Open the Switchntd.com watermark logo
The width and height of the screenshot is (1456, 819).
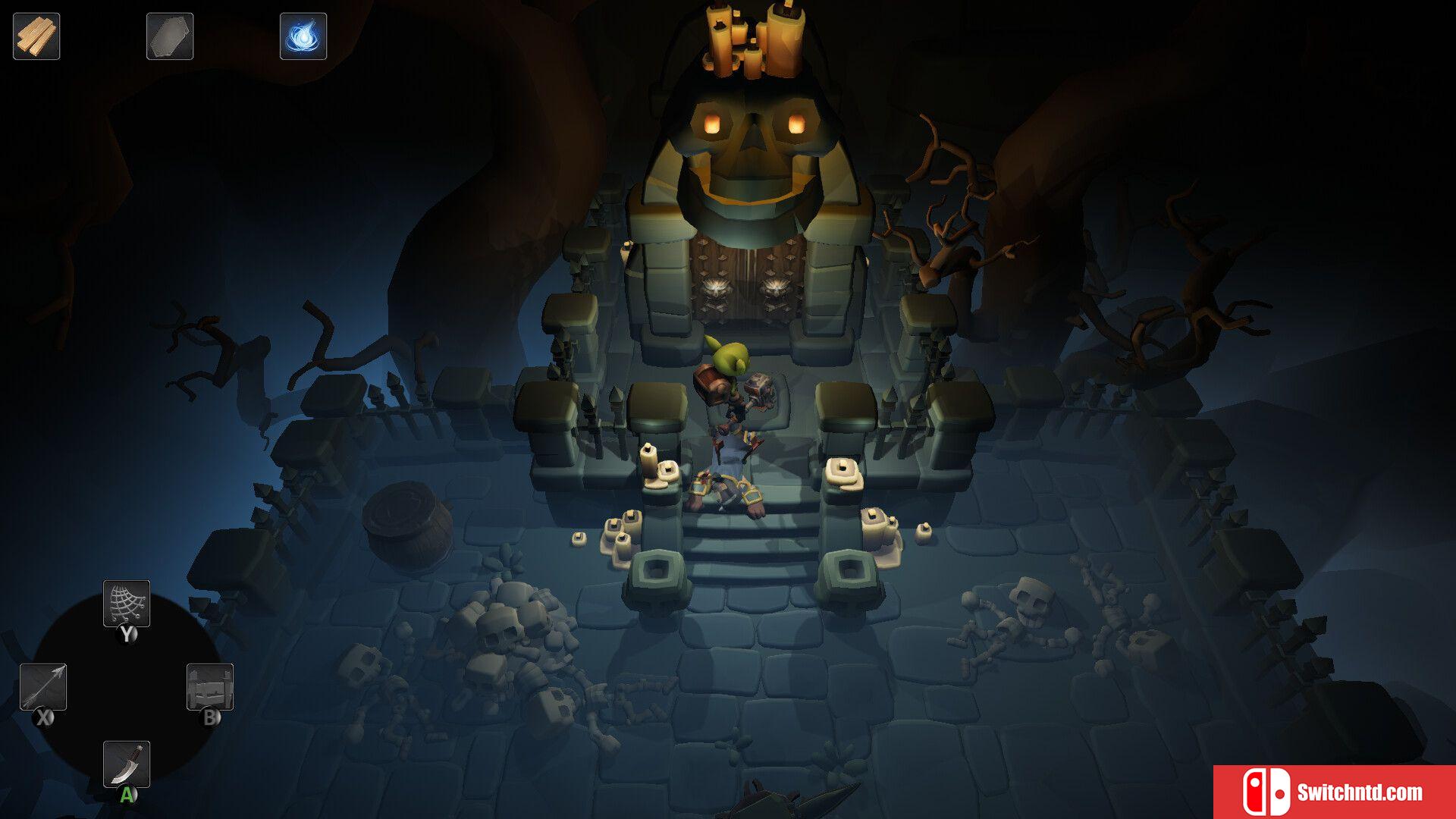[1334, 792]
